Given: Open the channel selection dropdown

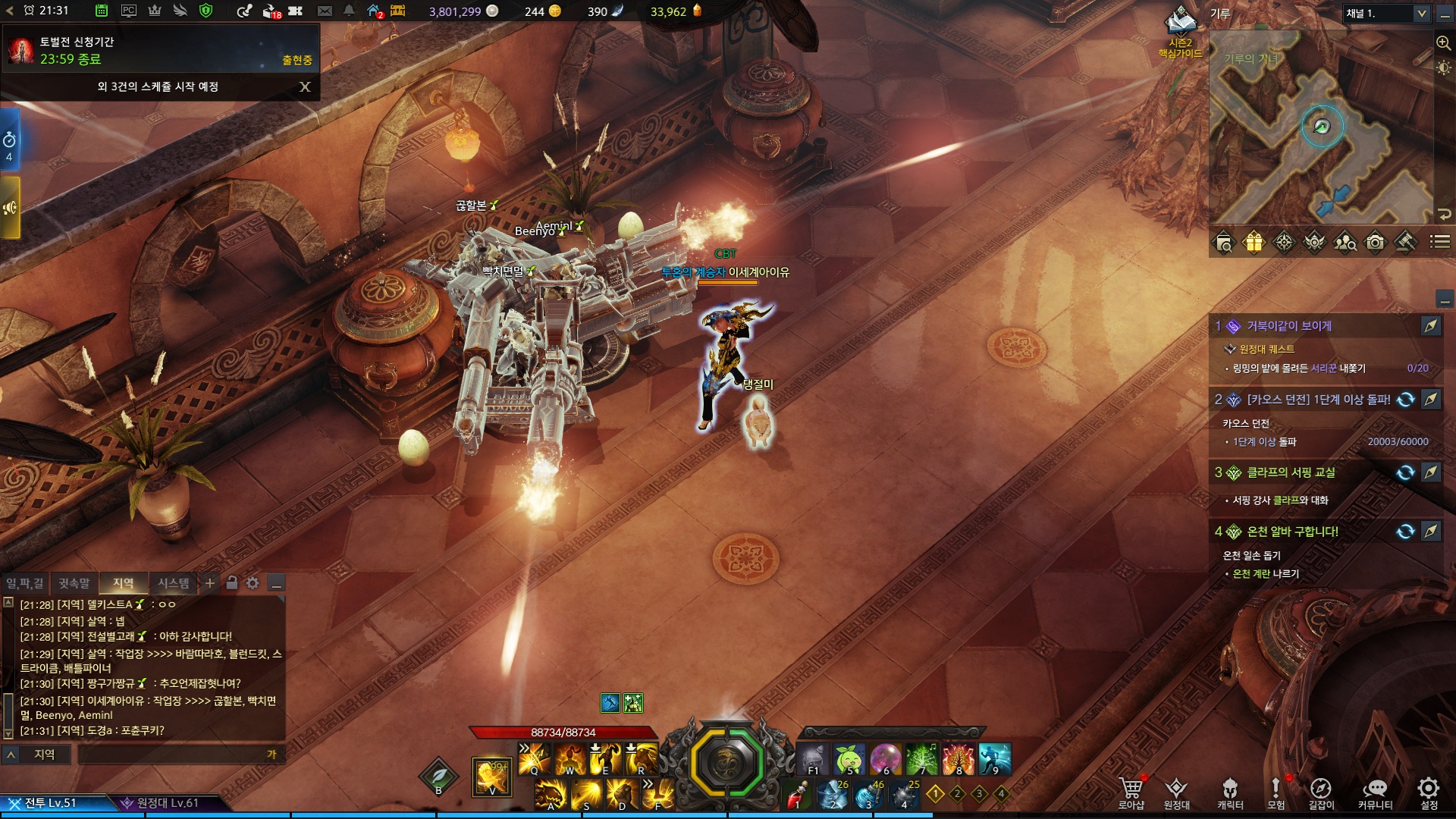Looking at the screenshot, I should point(1420,14).
